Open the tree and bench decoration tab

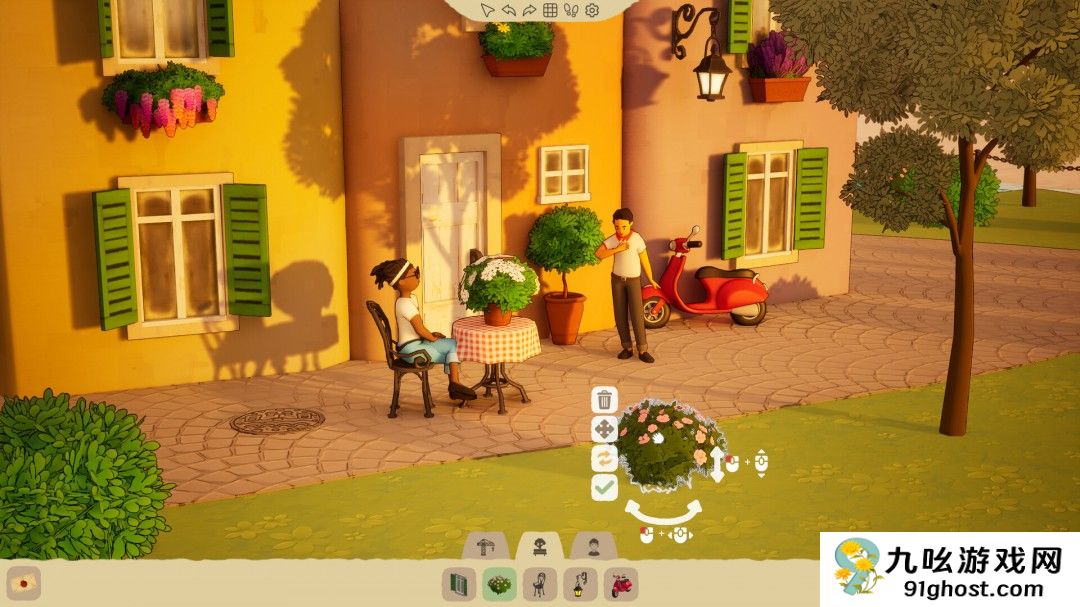coord(540,546)
